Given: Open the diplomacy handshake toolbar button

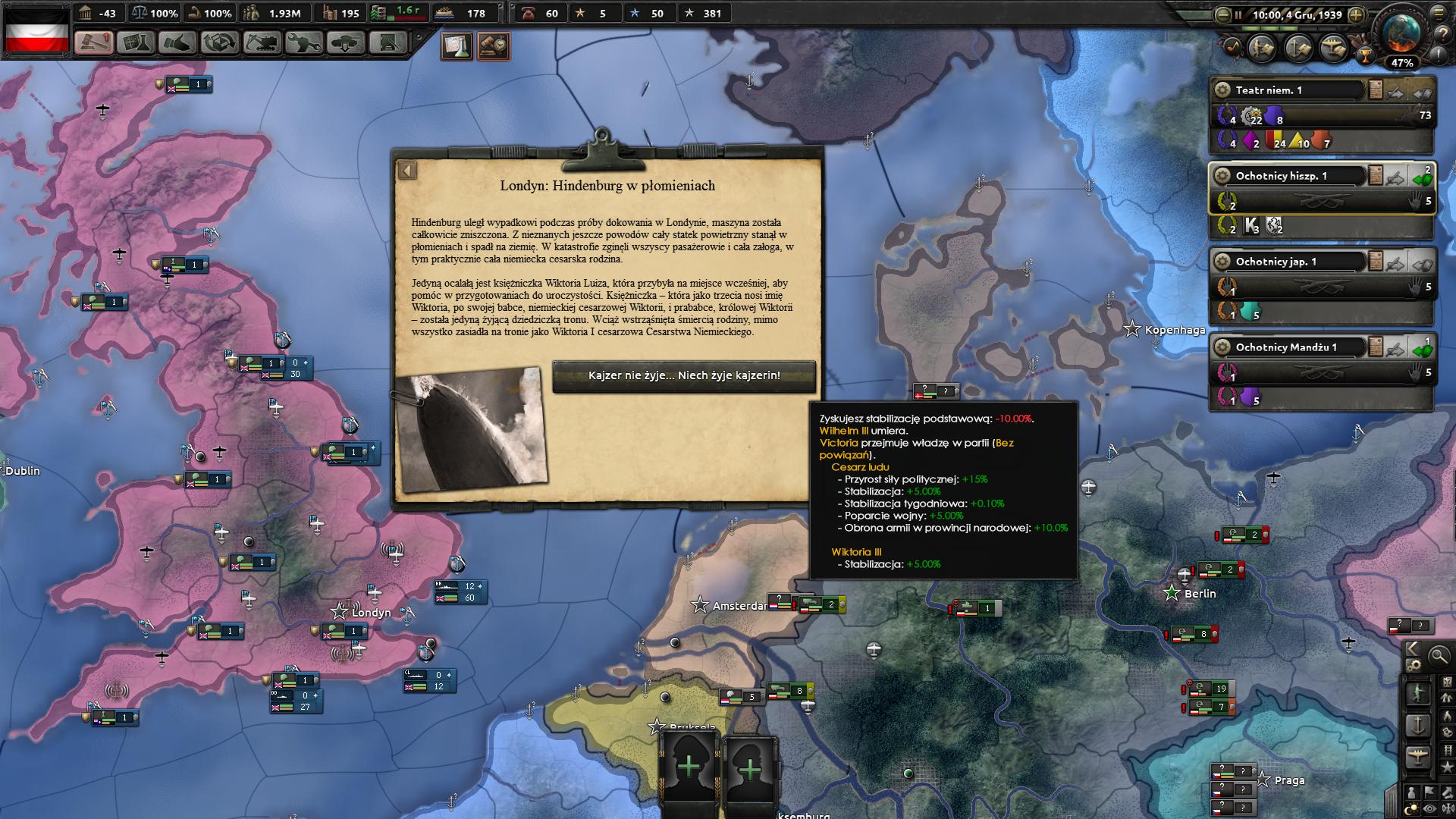Looking at the screenshot, I should point(177,42).
